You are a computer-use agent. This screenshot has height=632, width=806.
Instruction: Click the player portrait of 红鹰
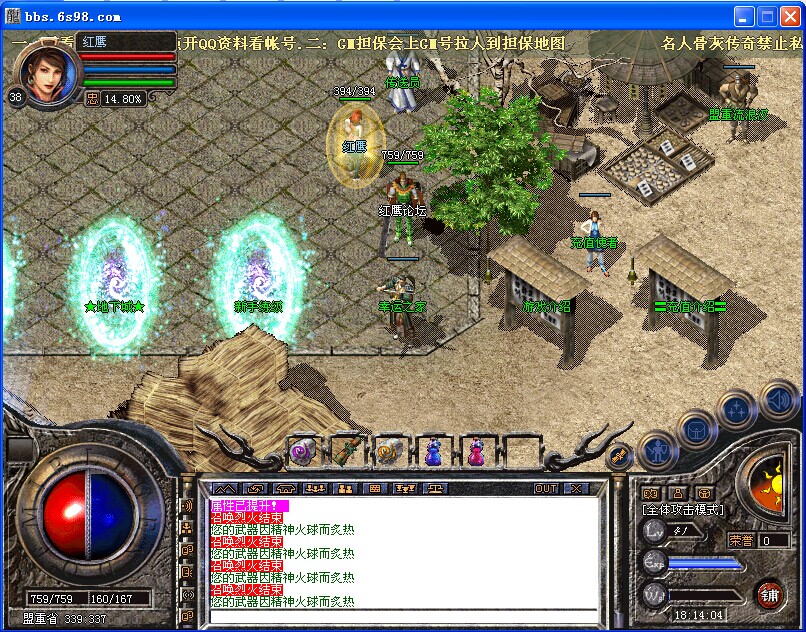click(43, 72)
